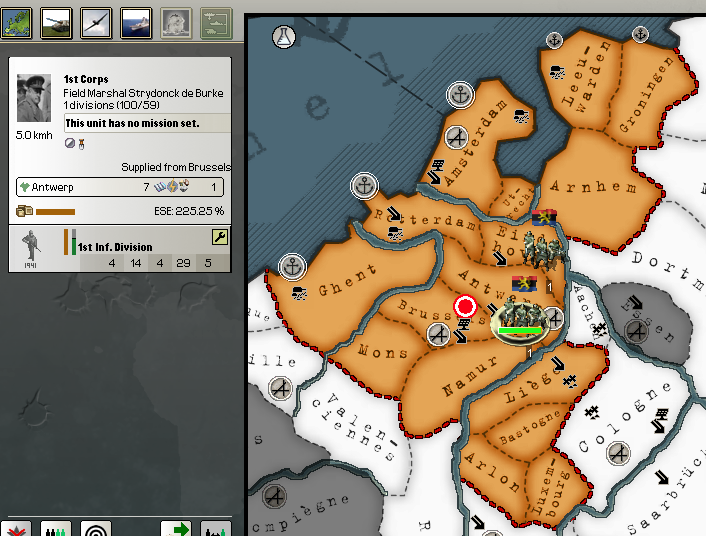Select the warship naval-units button

tap(136, 23)
